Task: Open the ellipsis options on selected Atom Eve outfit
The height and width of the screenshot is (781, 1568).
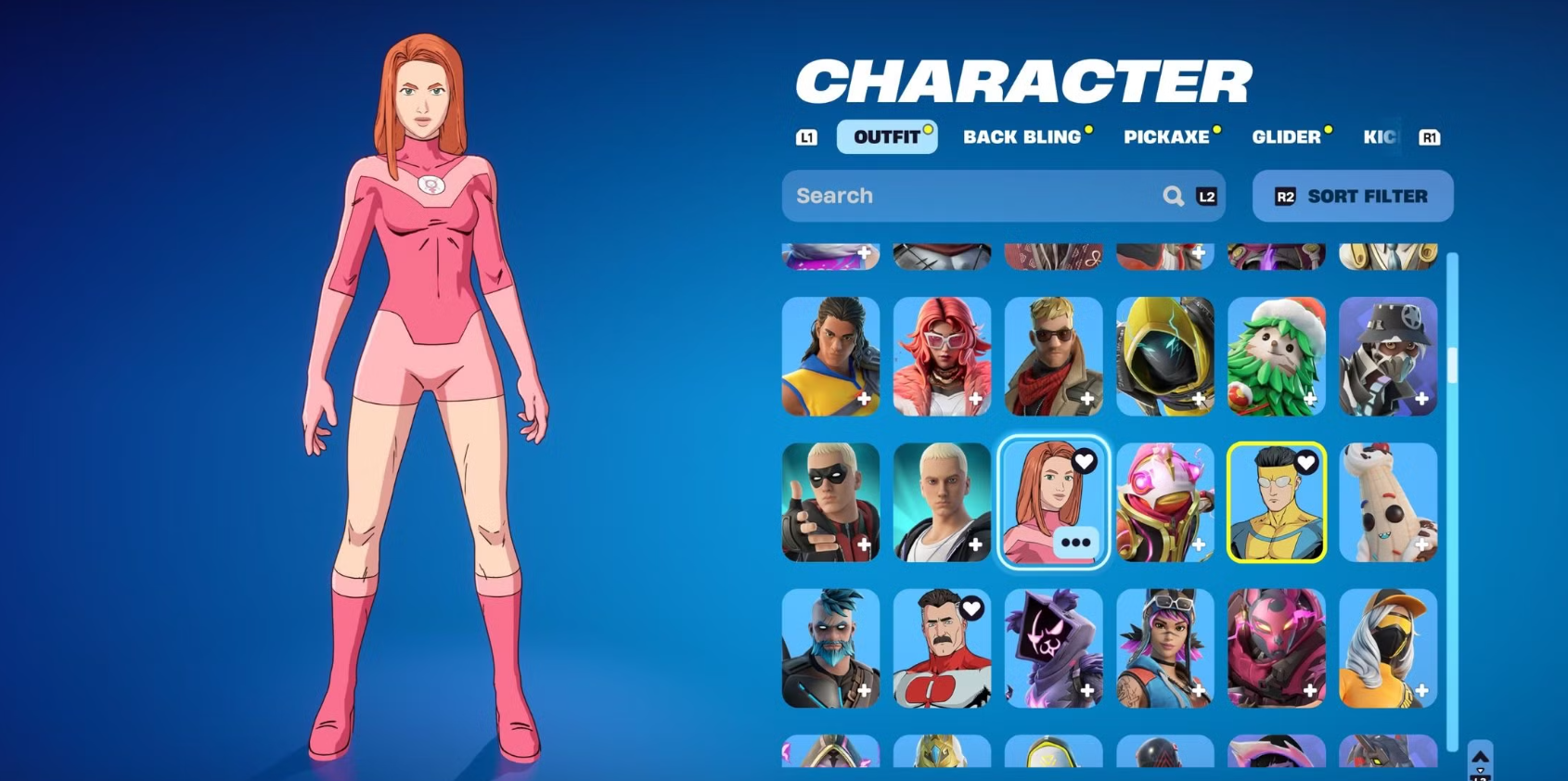Action: pyautogui.click(x=1076, y=543)
